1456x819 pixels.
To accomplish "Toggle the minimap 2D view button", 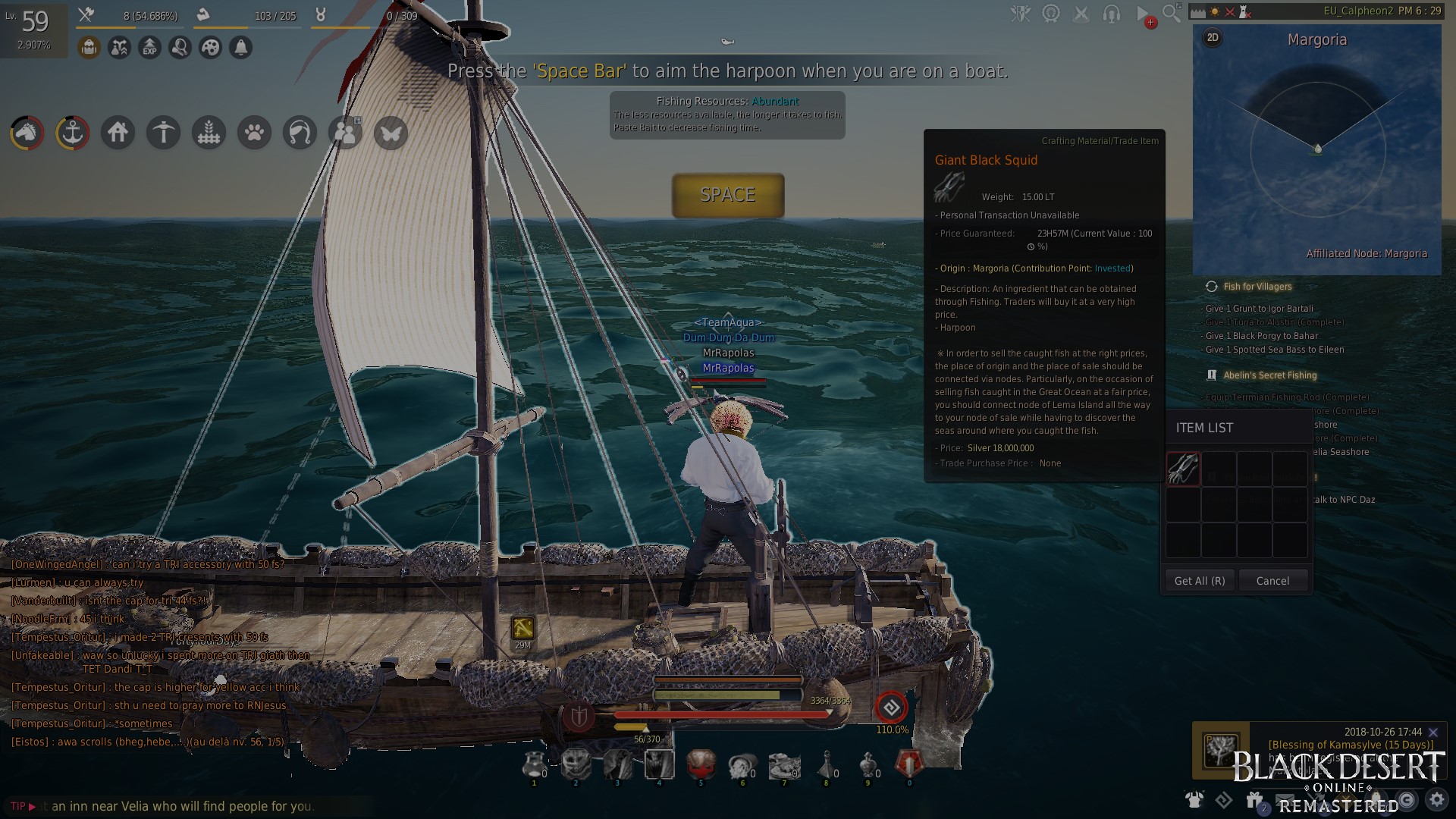I will [x=1213, y=38].
